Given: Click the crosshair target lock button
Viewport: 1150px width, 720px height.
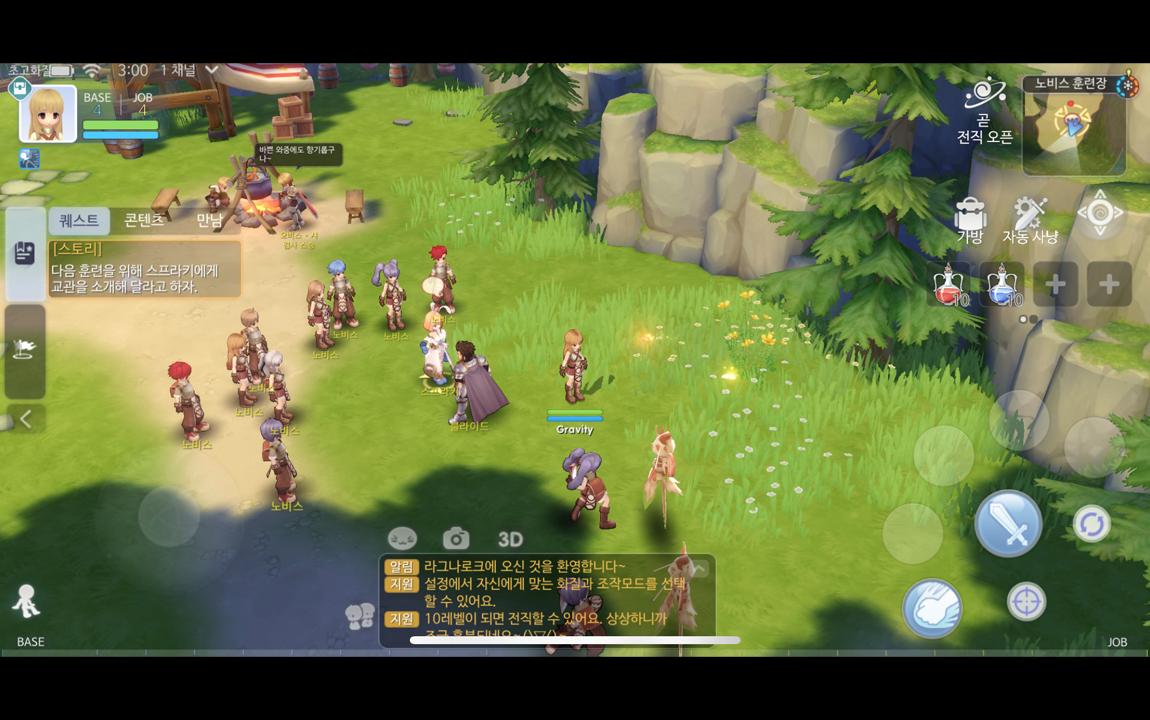Looking at the screenshot, I should 1026,602.
